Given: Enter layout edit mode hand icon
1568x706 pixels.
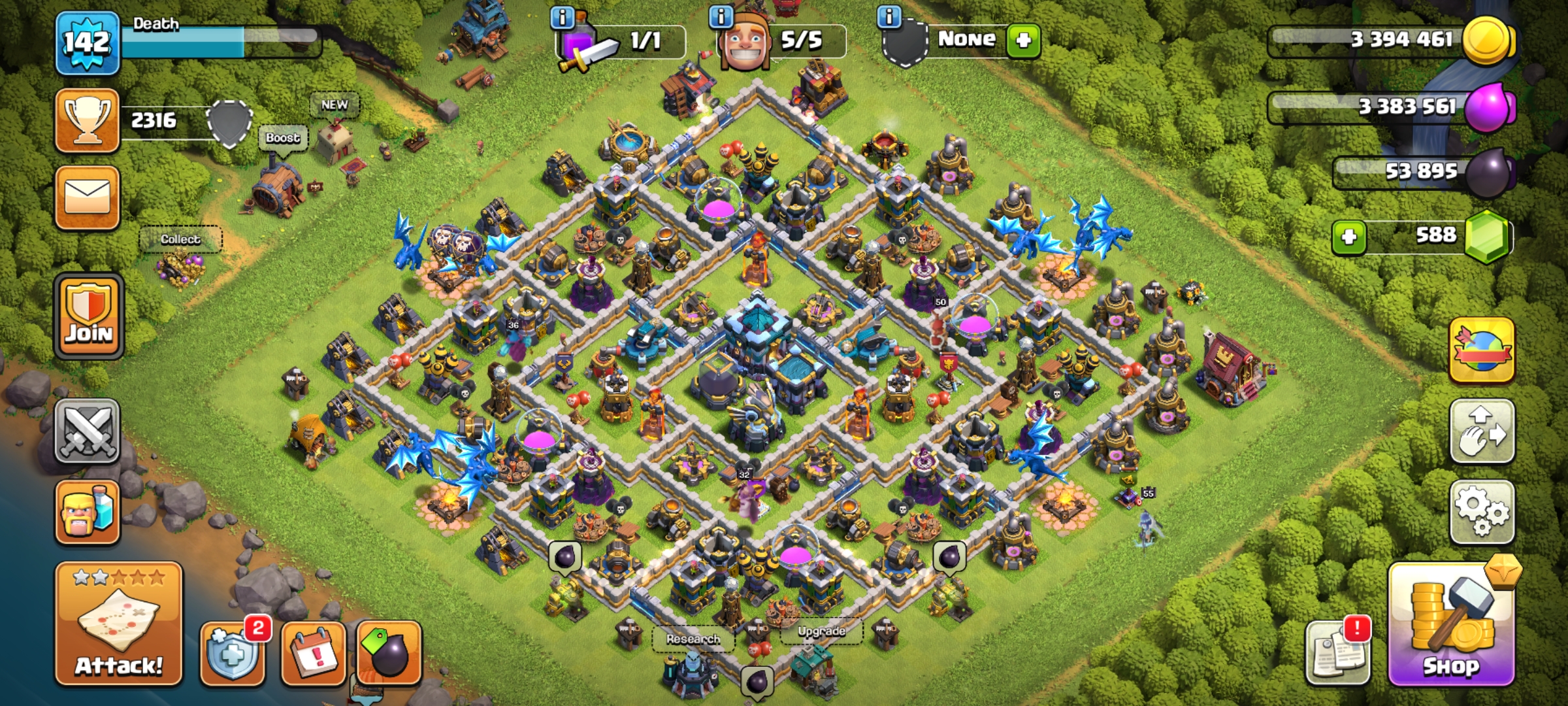Looking at the screenshot, I should coord(1482,431).
